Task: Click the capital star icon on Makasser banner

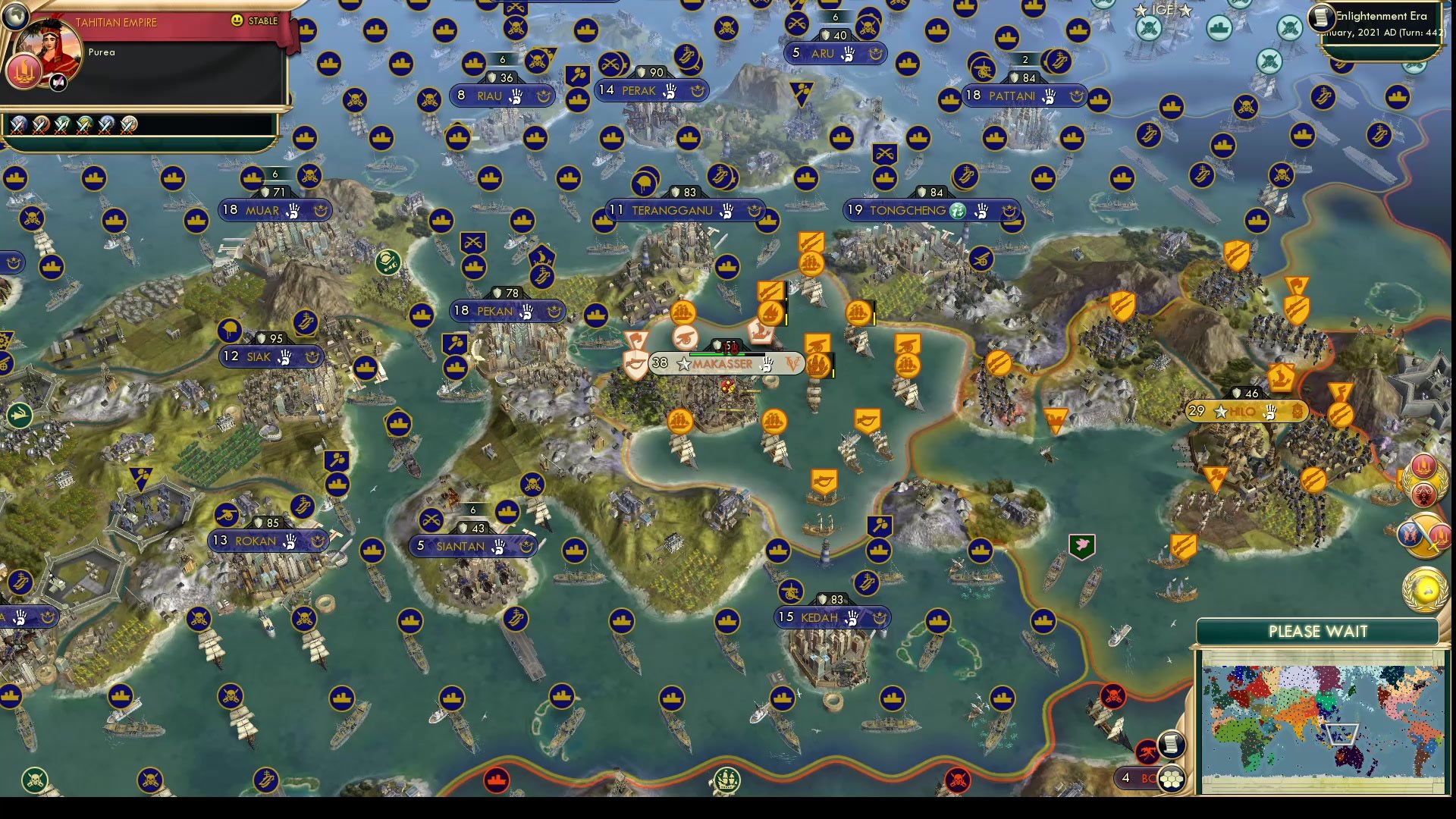Action: tap(684, 365)
